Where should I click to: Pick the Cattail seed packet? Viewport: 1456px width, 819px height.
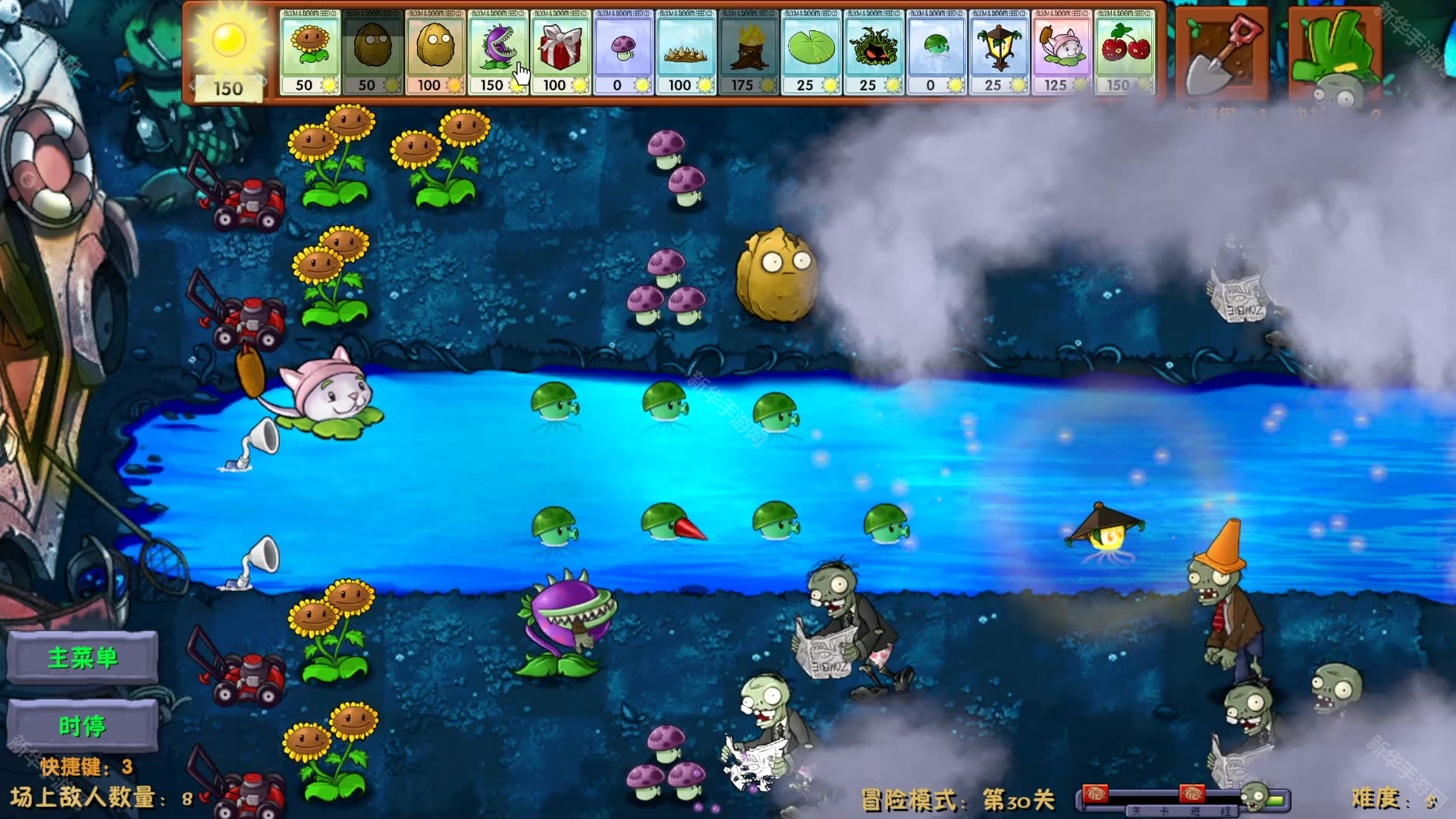1062,52
